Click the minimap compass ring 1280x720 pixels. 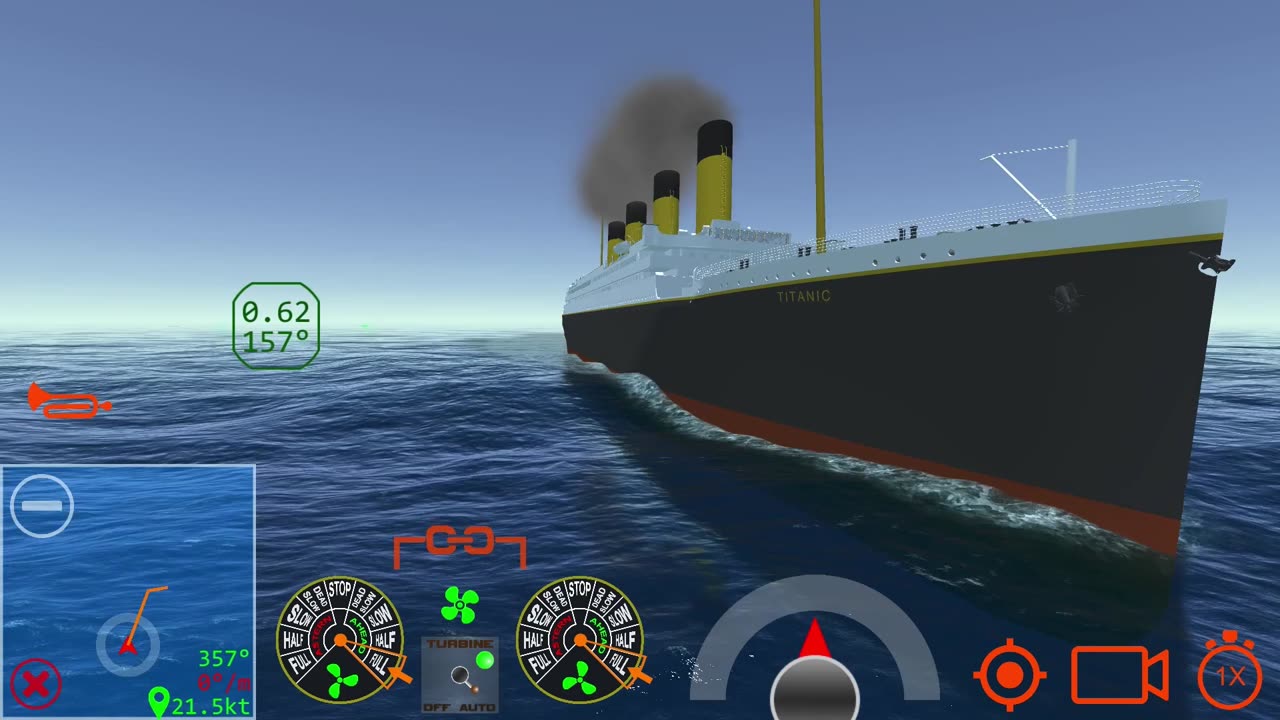tap(128, 645)
